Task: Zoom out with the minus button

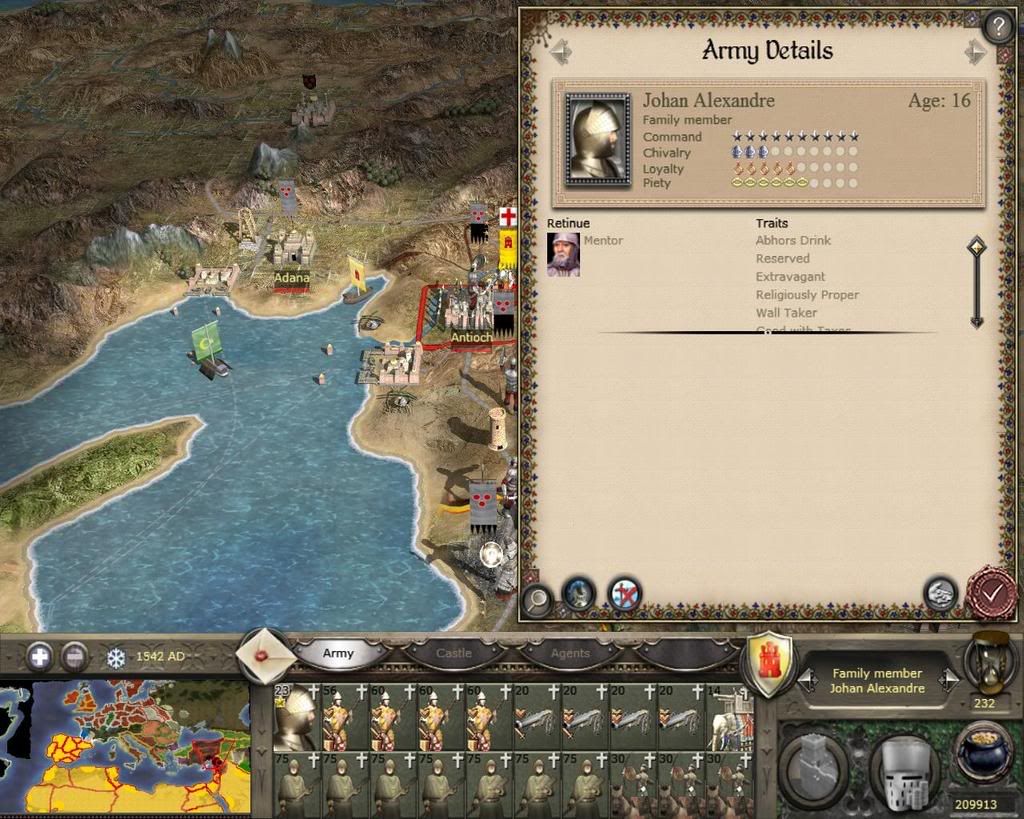Action: (x=74, y=657)
